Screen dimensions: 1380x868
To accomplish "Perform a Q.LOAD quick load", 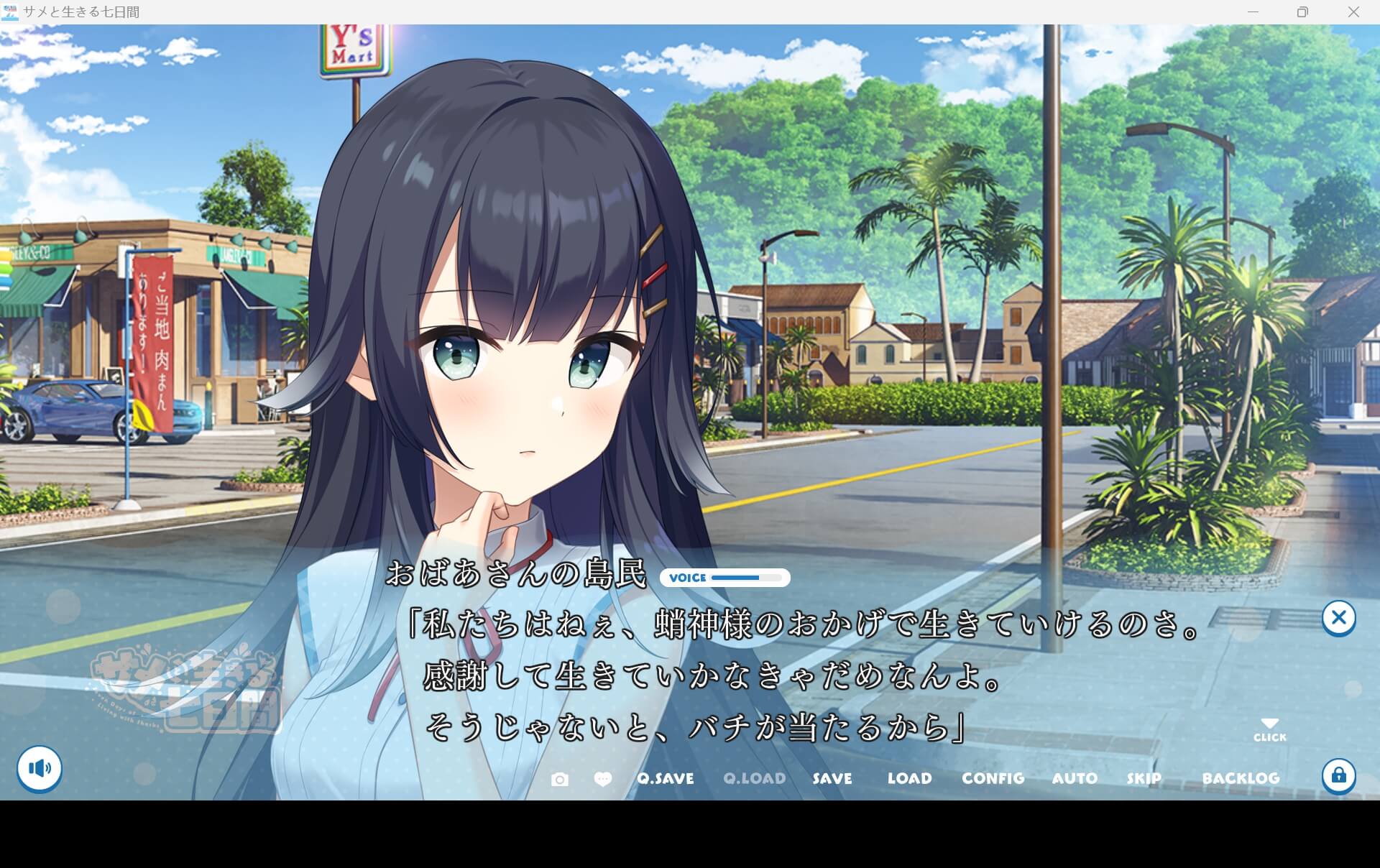I will point(755,778).
